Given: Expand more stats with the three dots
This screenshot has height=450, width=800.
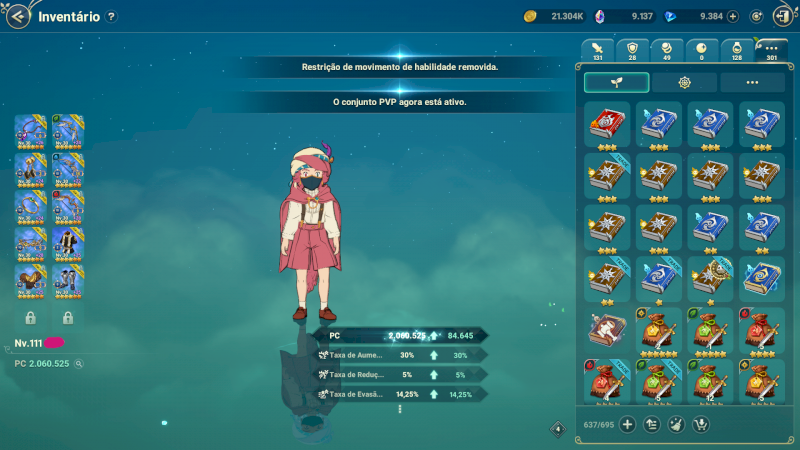Looking at the screenshot, I should point(400,409).
